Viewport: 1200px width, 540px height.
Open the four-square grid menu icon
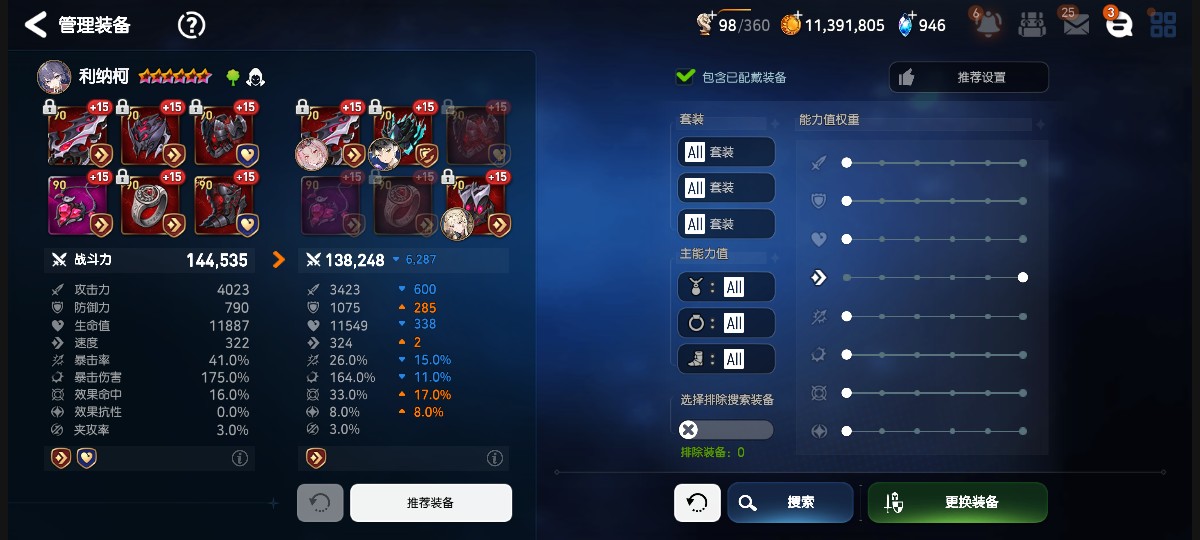[1163, 25]
